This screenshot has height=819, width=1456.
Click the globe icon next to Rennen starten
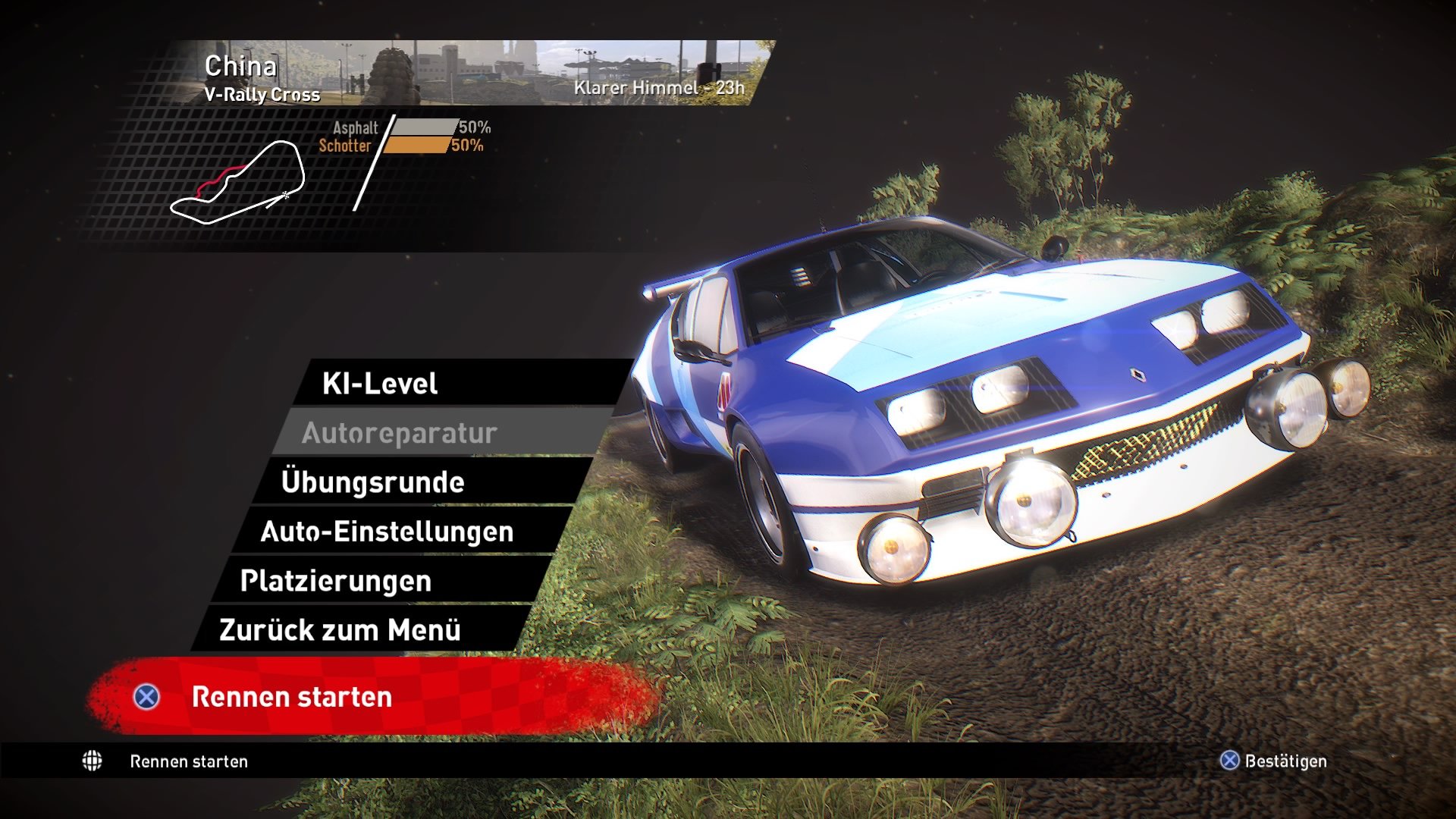[x=93, y=761]
